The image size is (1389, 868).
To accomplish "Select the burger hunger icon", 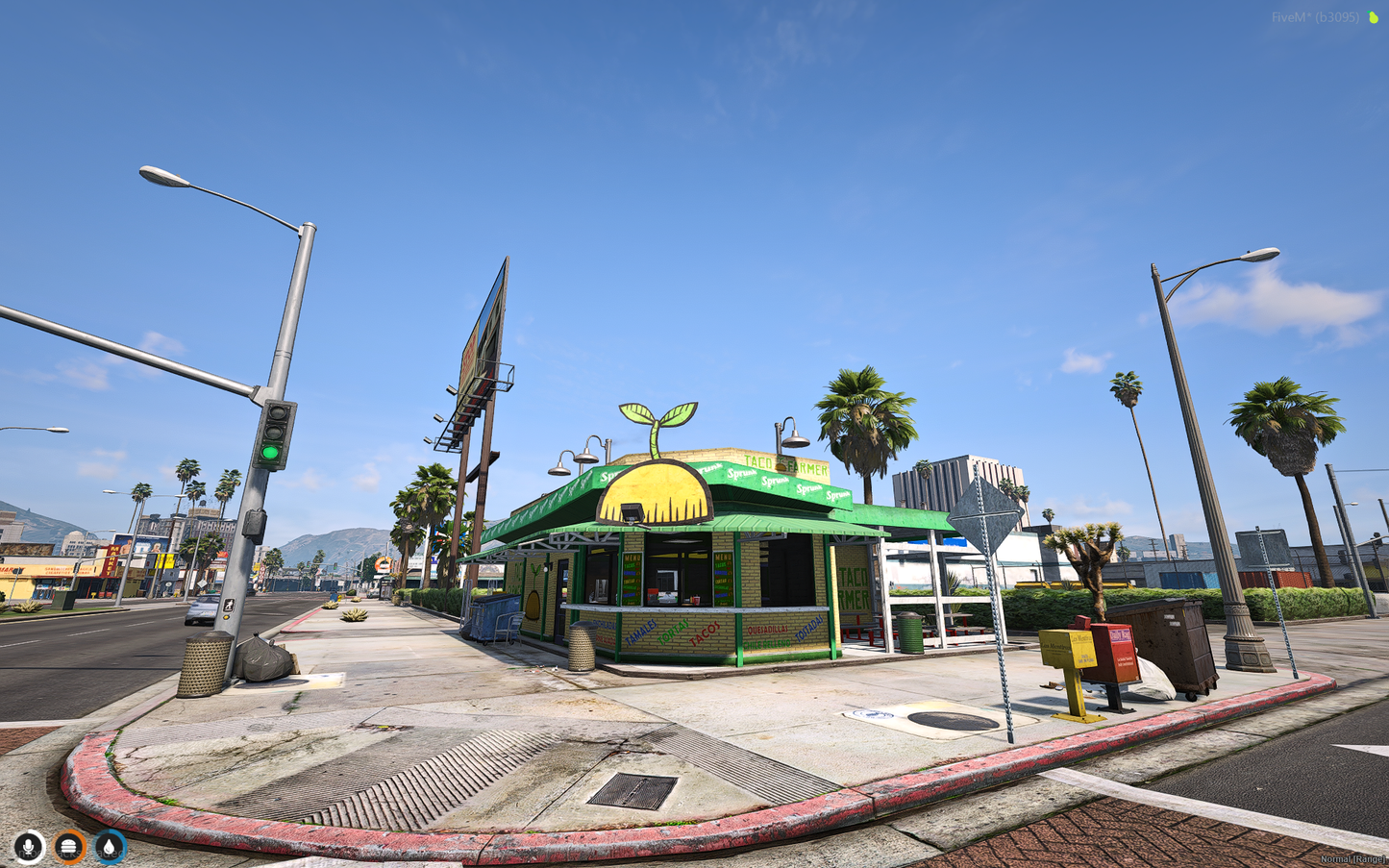I will click(69, 847).
